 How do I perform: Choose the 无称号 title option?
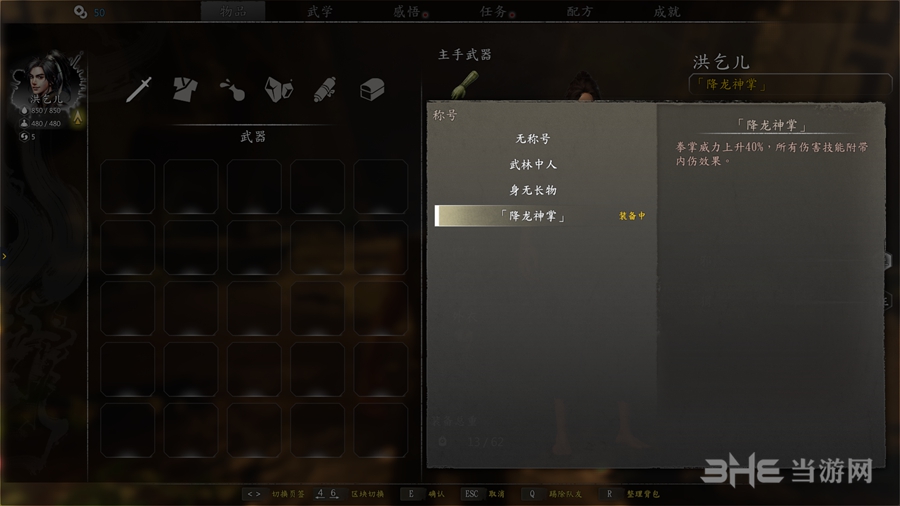point(533,139)
